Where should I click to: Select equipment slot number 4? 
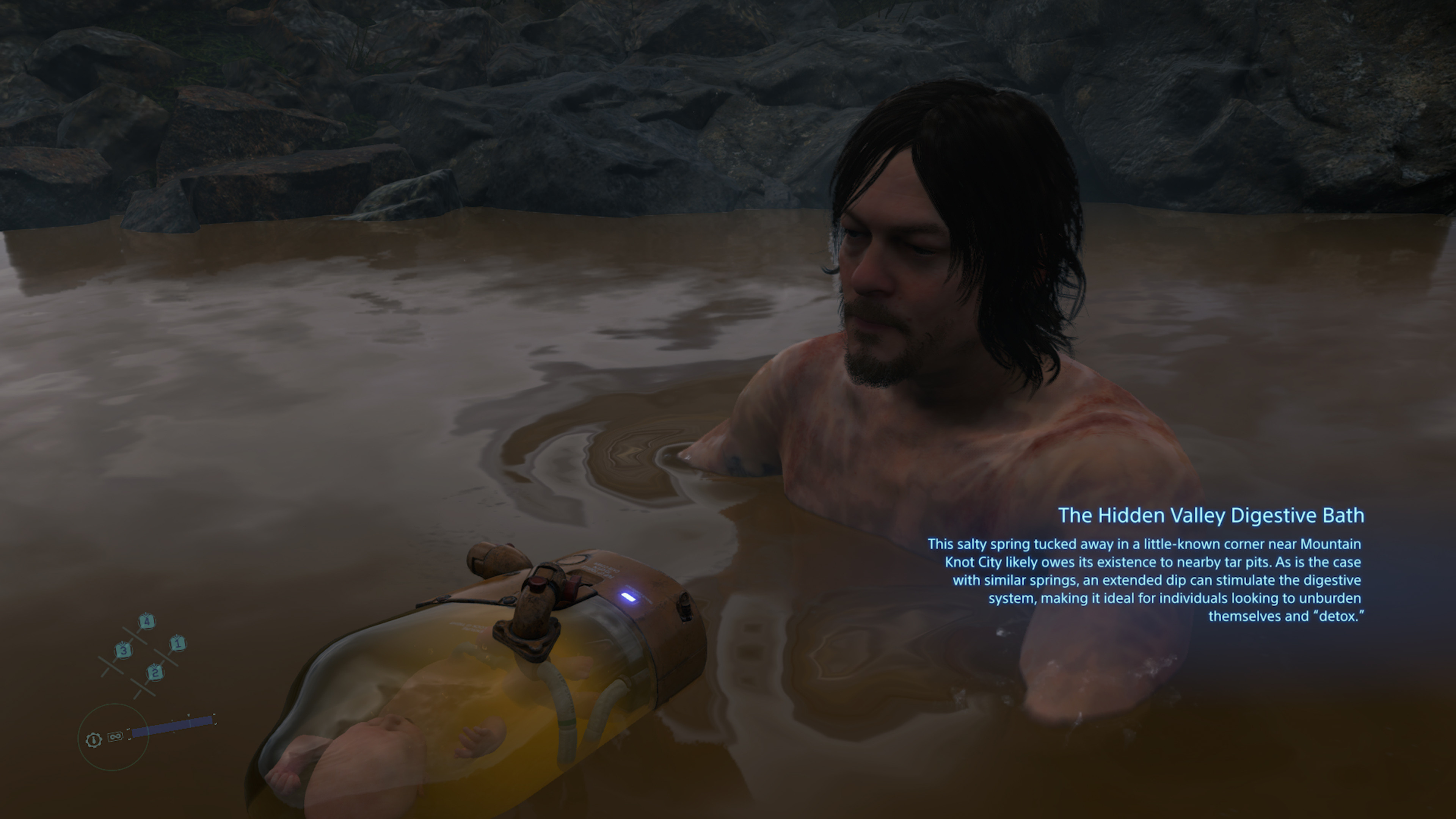click(x=146, y=622)
